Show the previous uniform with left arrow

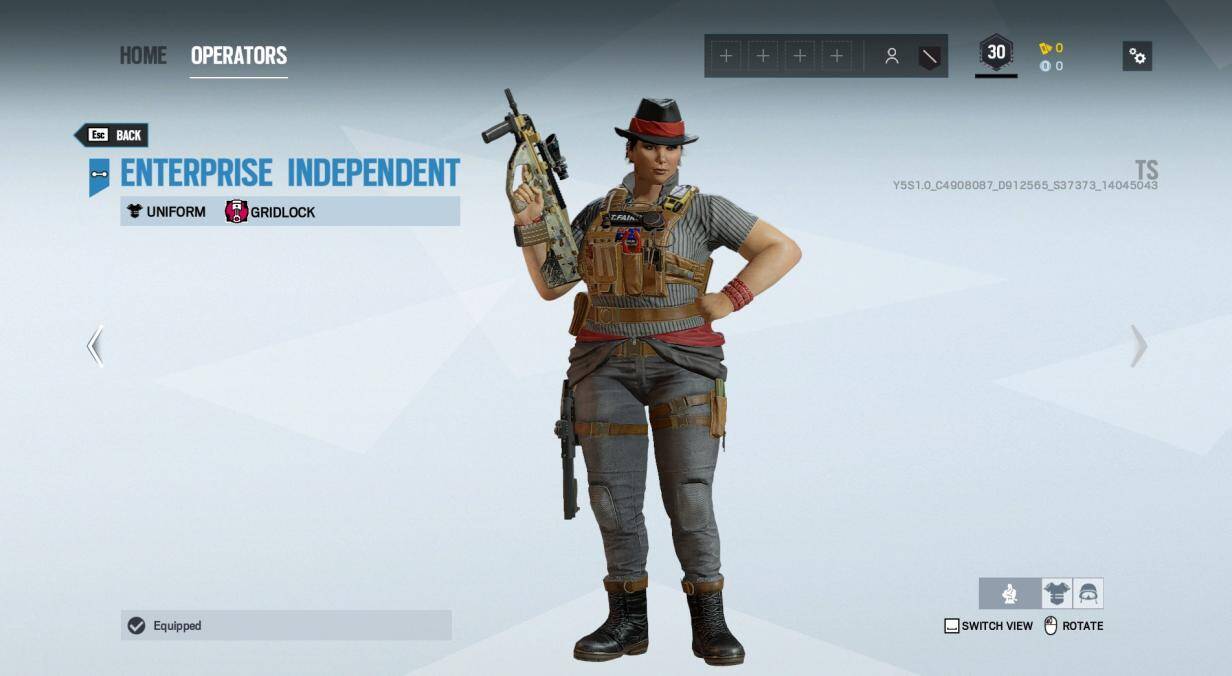[x=95, y=346]
